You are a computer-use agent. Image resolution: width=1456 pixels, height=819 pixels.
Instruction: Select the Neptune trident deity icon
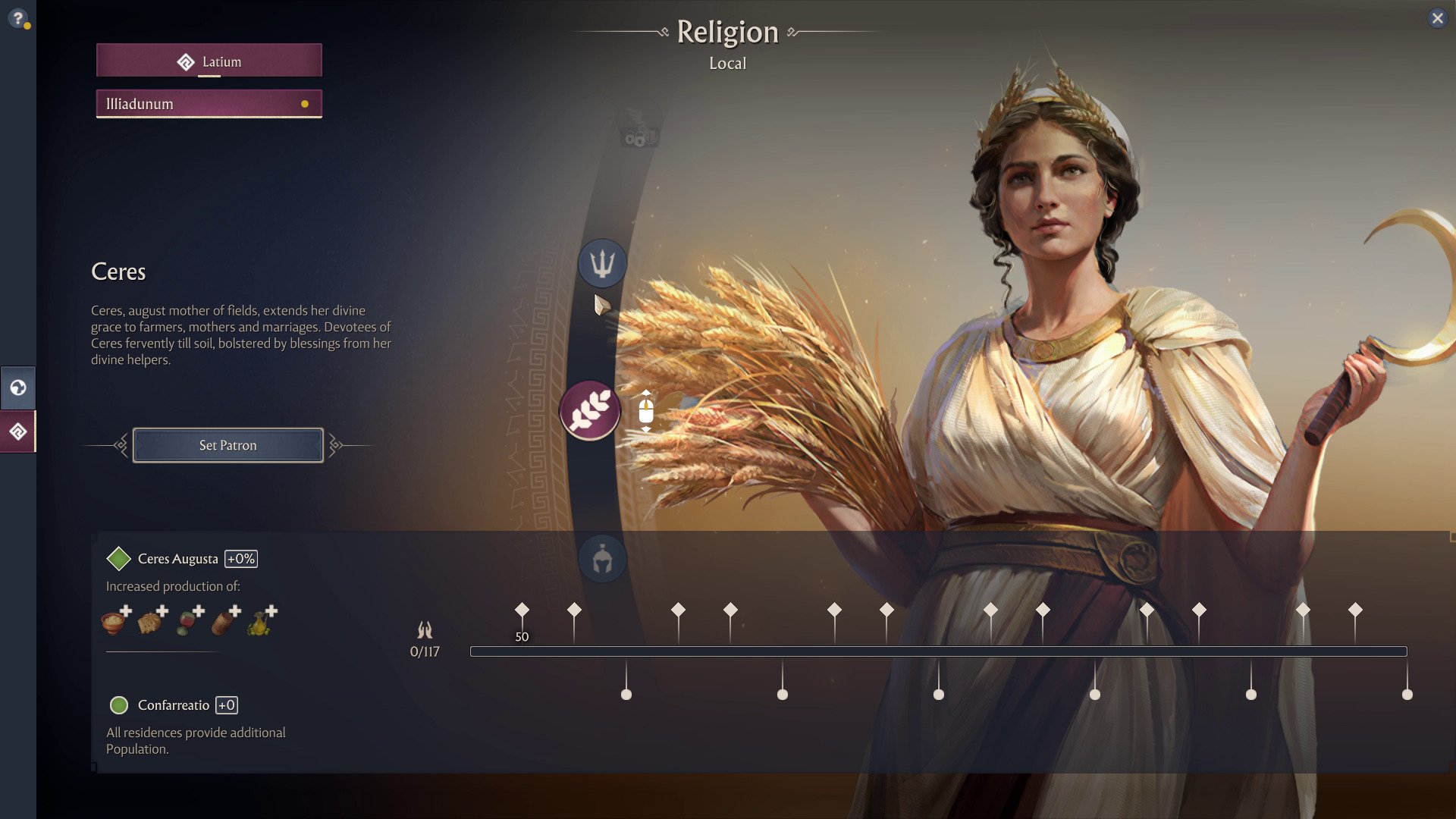[x=602, y=263]
